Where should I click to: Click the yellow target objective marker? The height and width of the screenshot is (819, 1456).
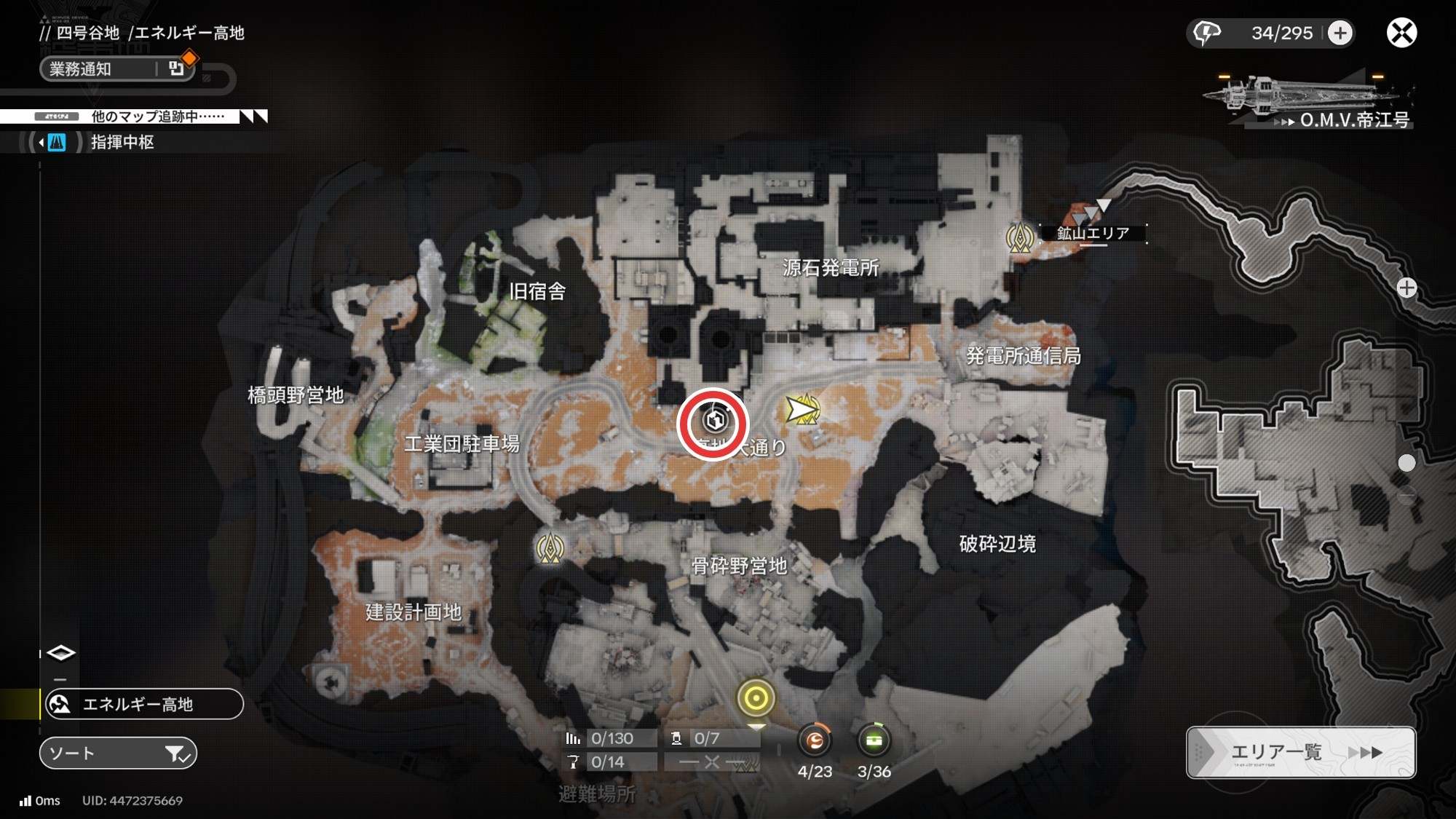[756, 698]
